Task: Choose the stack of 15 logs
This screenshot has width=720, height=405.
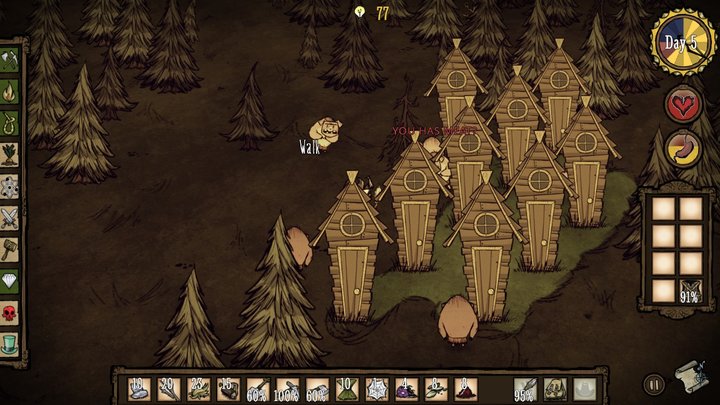Action: tap(228, 388)
